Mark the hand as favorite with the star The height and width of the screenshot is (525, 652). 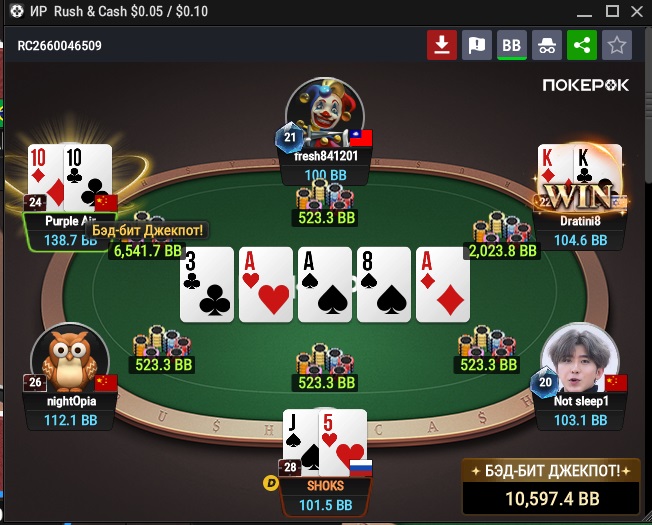(x=617, y=45)
